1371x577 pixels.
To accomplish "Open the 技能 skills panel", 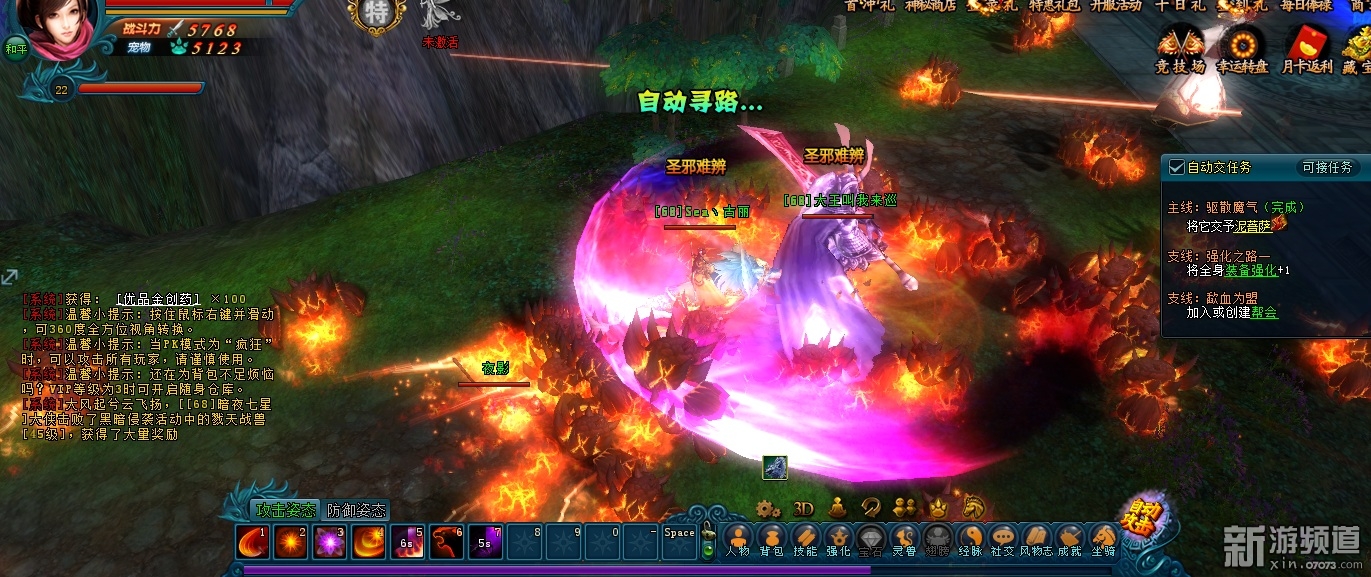I will pos(804,539).
